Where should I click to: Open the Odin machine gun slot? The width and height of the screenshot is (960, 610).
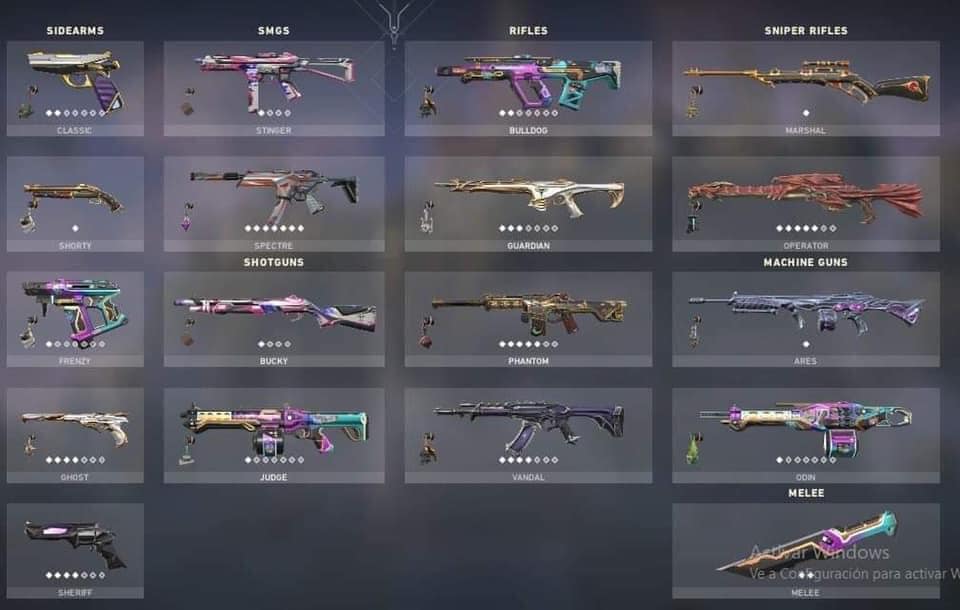805,433
